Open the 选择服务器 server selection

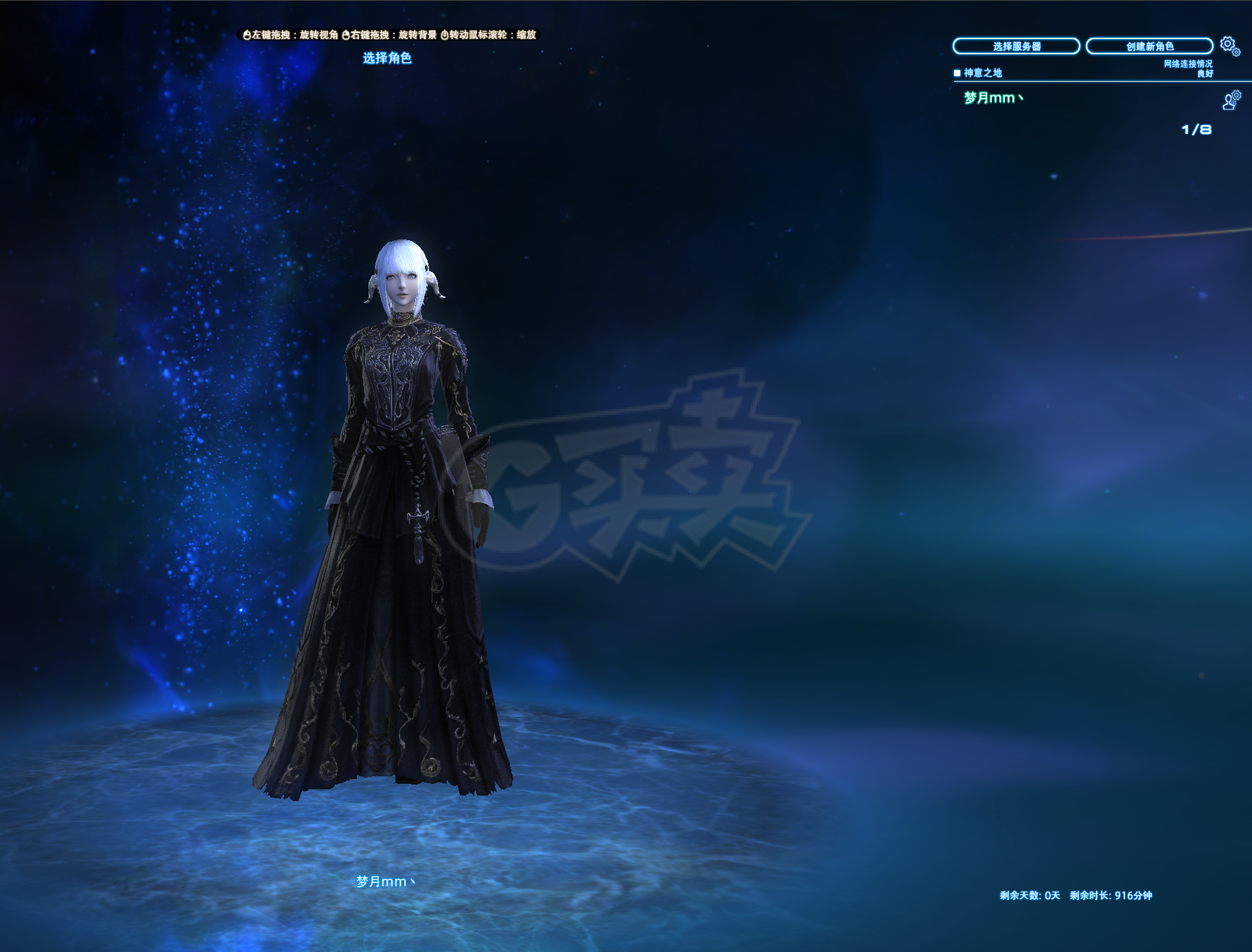pos(1016,46)
